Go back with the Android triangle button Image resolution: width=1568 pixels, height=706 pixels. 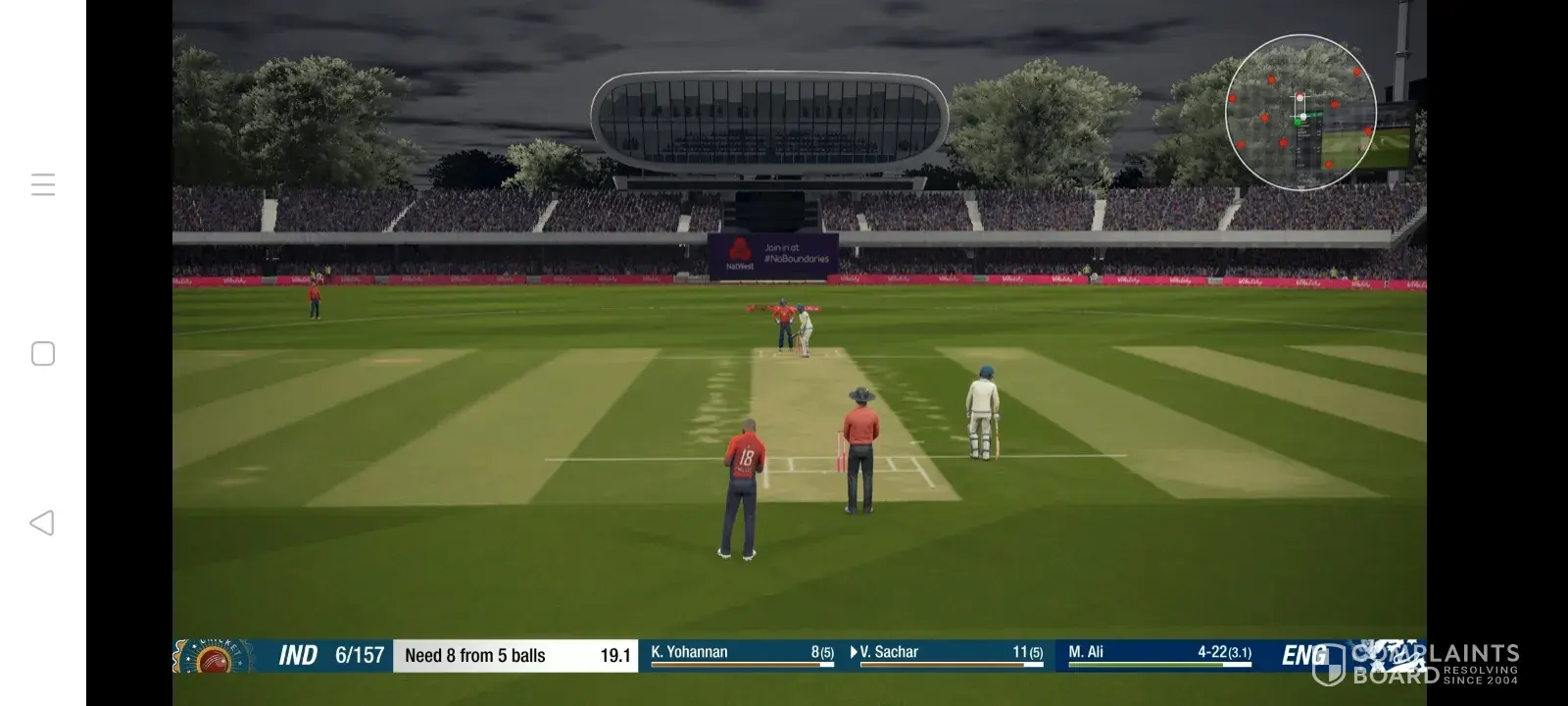pos(42,523)
